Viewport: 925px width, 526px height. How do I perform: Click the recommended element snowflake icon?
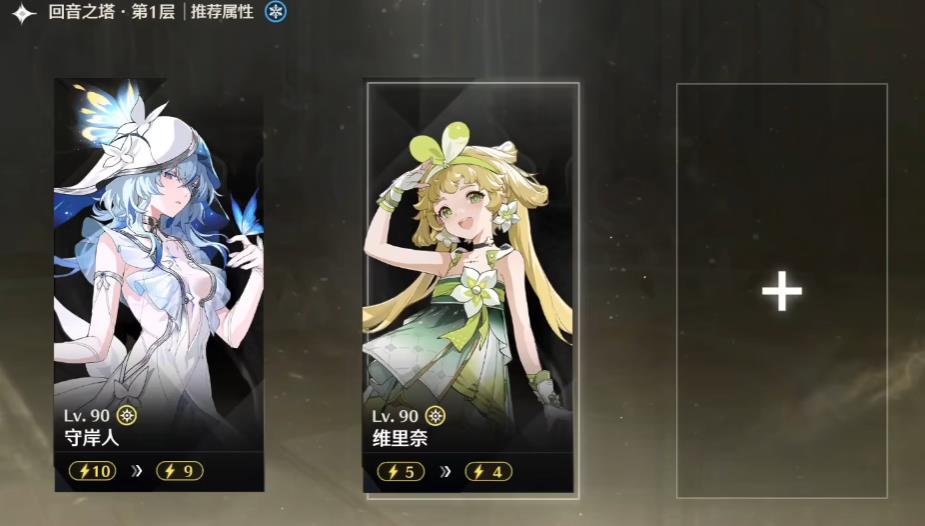pos(276,13)
